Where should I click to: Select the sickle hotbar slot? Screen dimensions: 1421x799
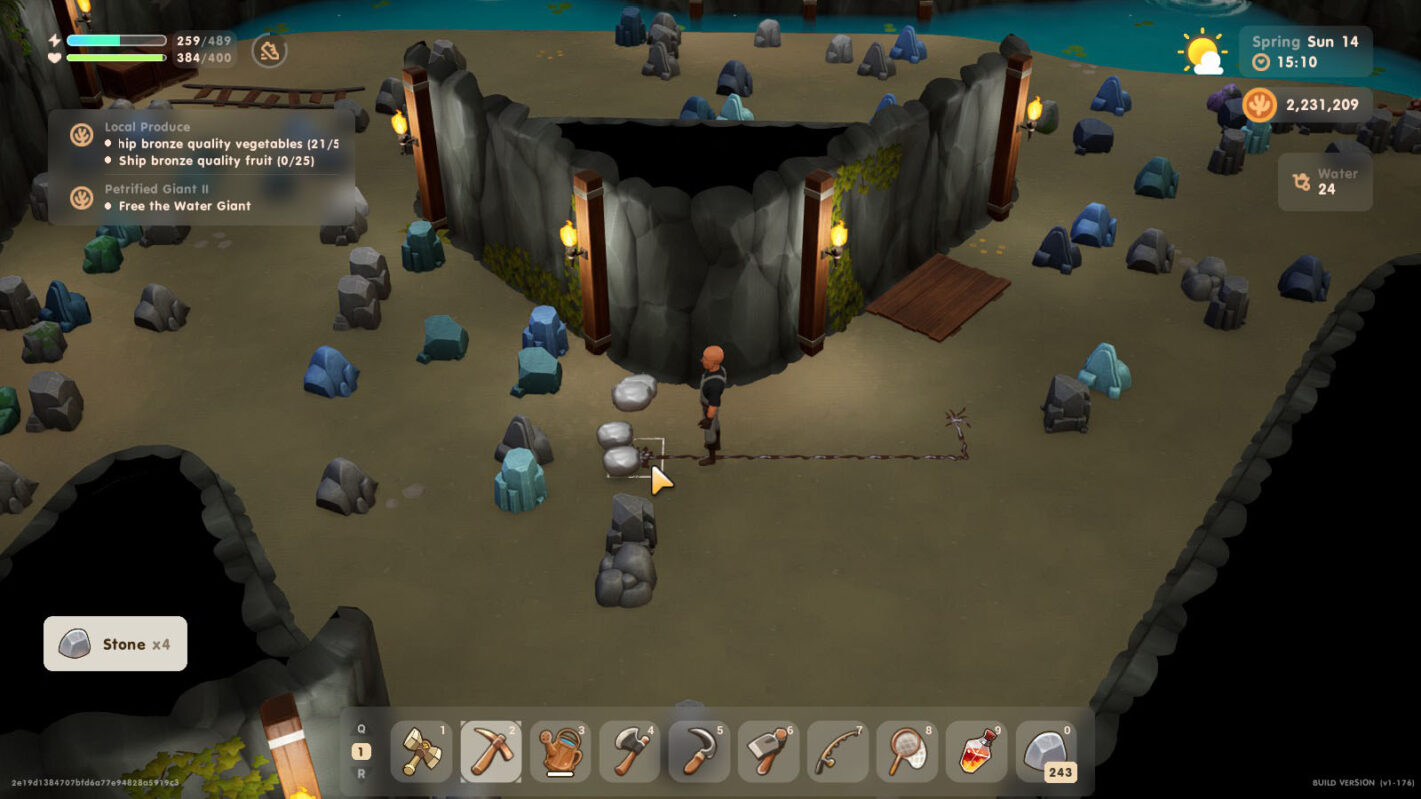pos(699,752)
